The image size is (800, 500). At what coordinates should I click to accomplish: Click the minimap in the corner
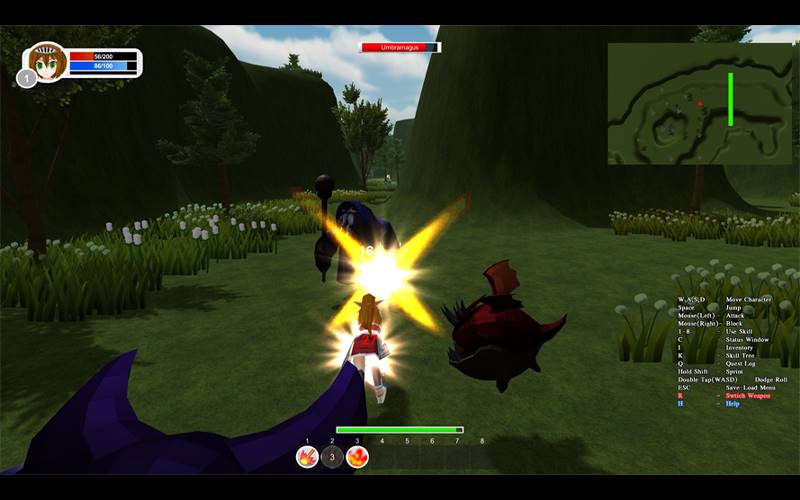pyautogui.click(x=700, y=103)
